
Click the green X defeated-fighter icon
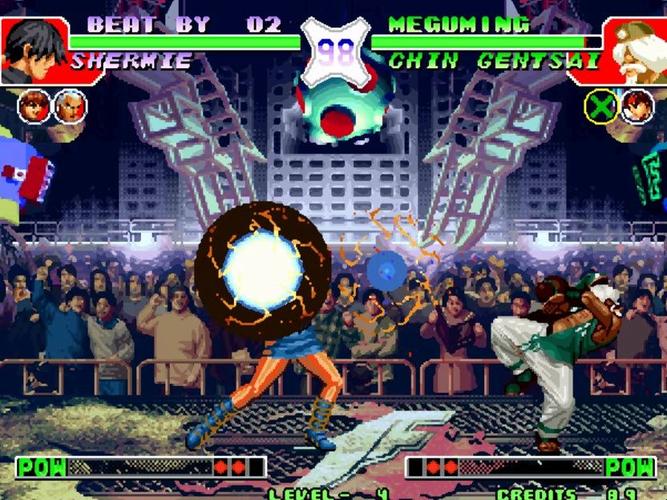pos(600,105)
